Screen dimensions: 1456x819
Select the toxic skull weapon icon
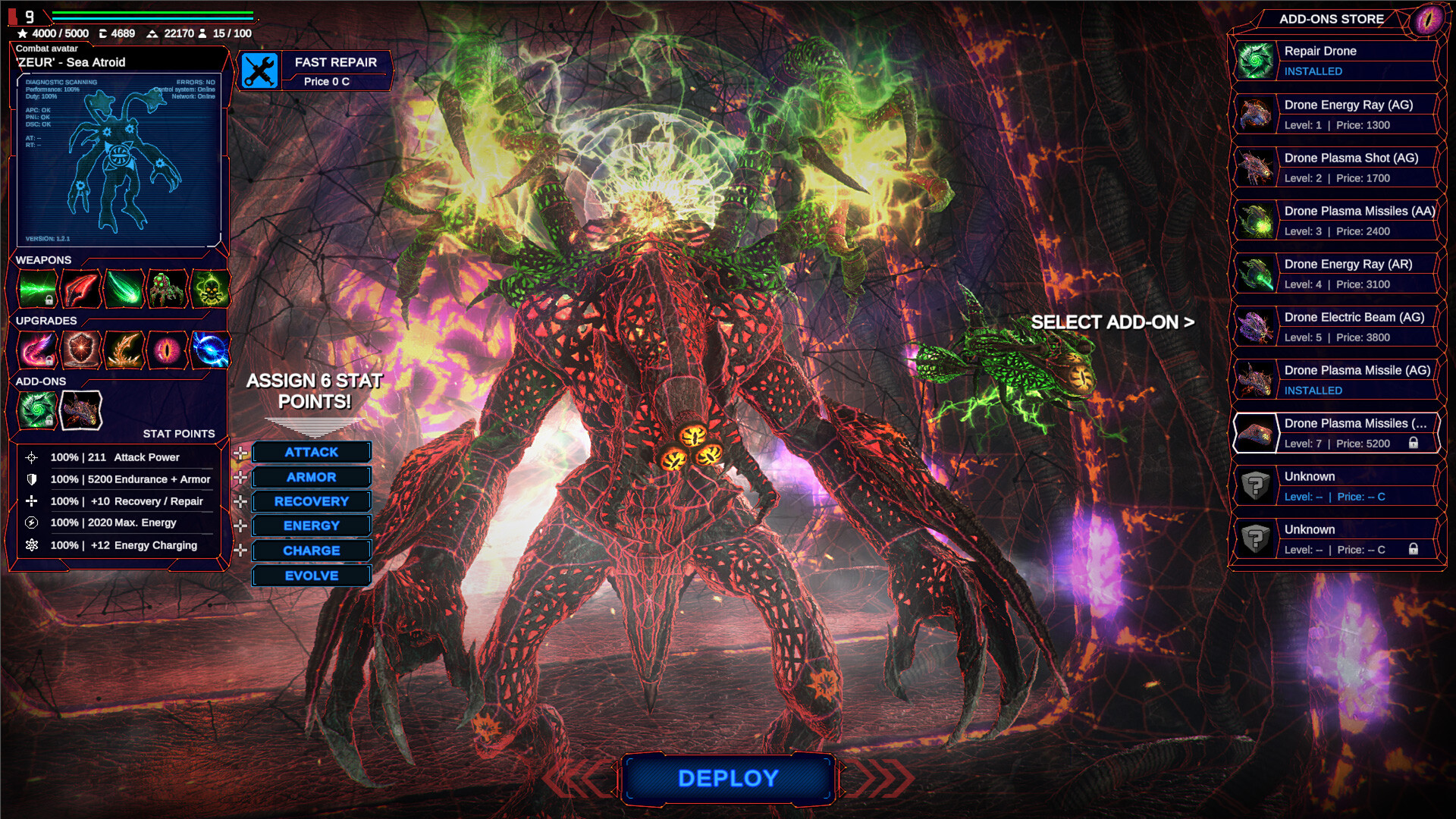pyautogui.click(x=211, y=289)
